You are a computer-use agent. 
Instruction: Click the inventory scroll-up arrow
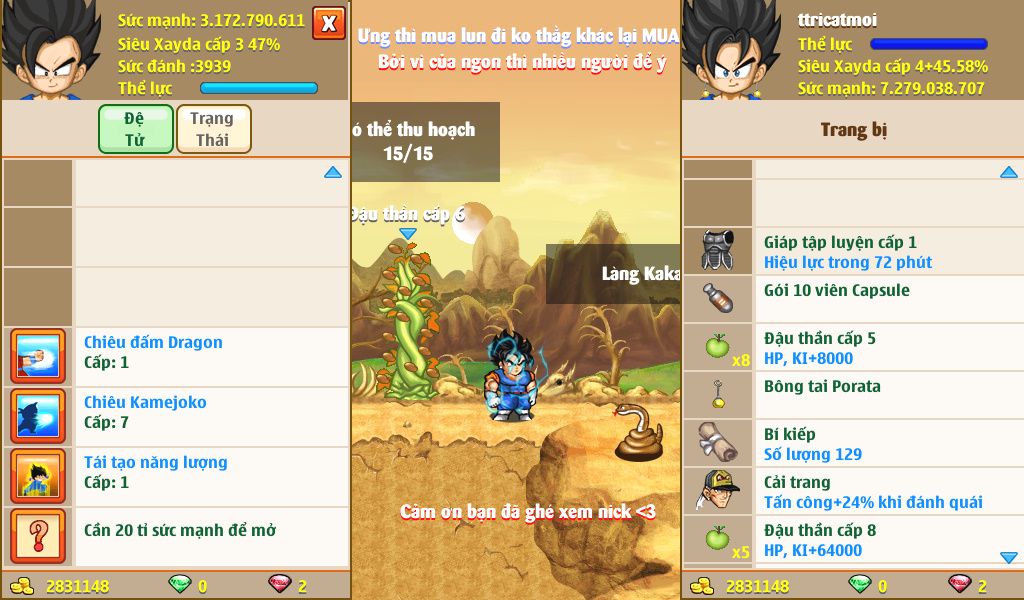click(1008, 172)
